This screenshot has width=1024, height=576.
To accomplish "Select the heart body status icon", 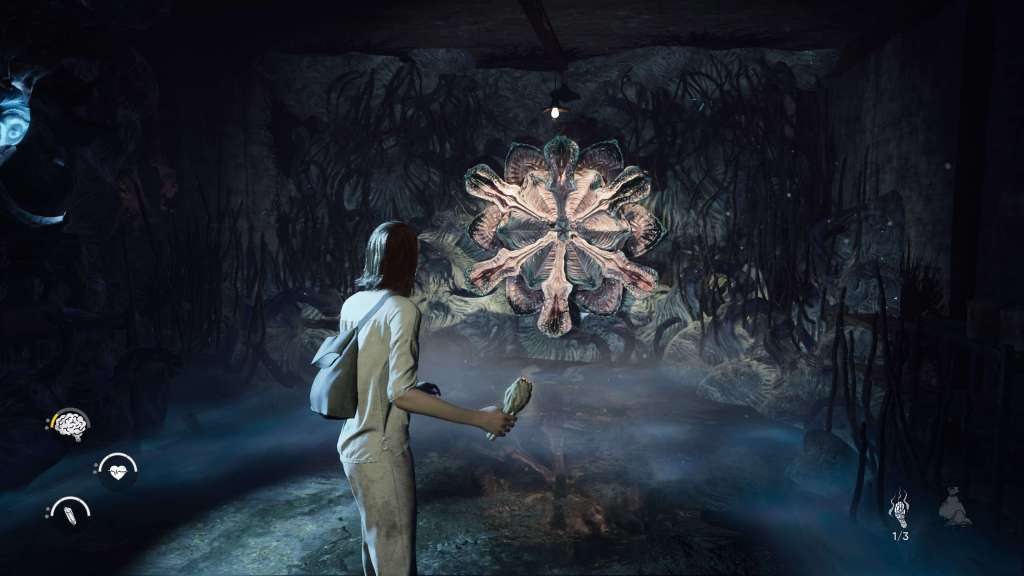I will [117, 470].
